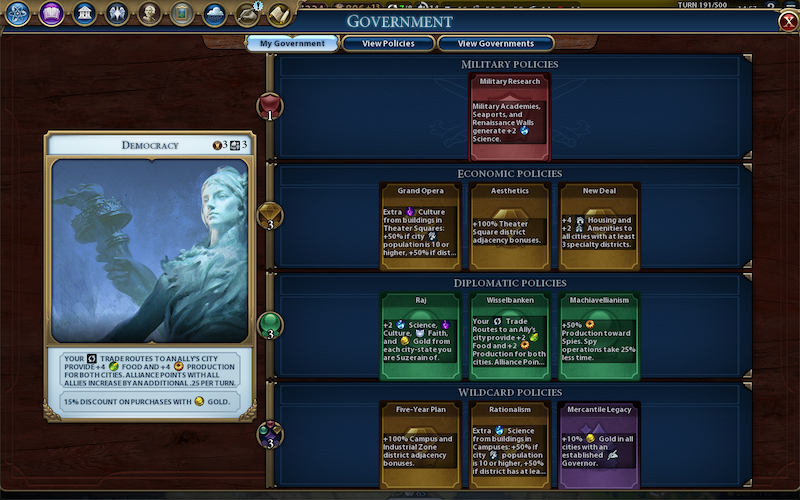Image resolution: width=800 pixels, height=500 pixels.
Task: Choose the Wisselbanken policy card
Action: [x=510, y=335]
